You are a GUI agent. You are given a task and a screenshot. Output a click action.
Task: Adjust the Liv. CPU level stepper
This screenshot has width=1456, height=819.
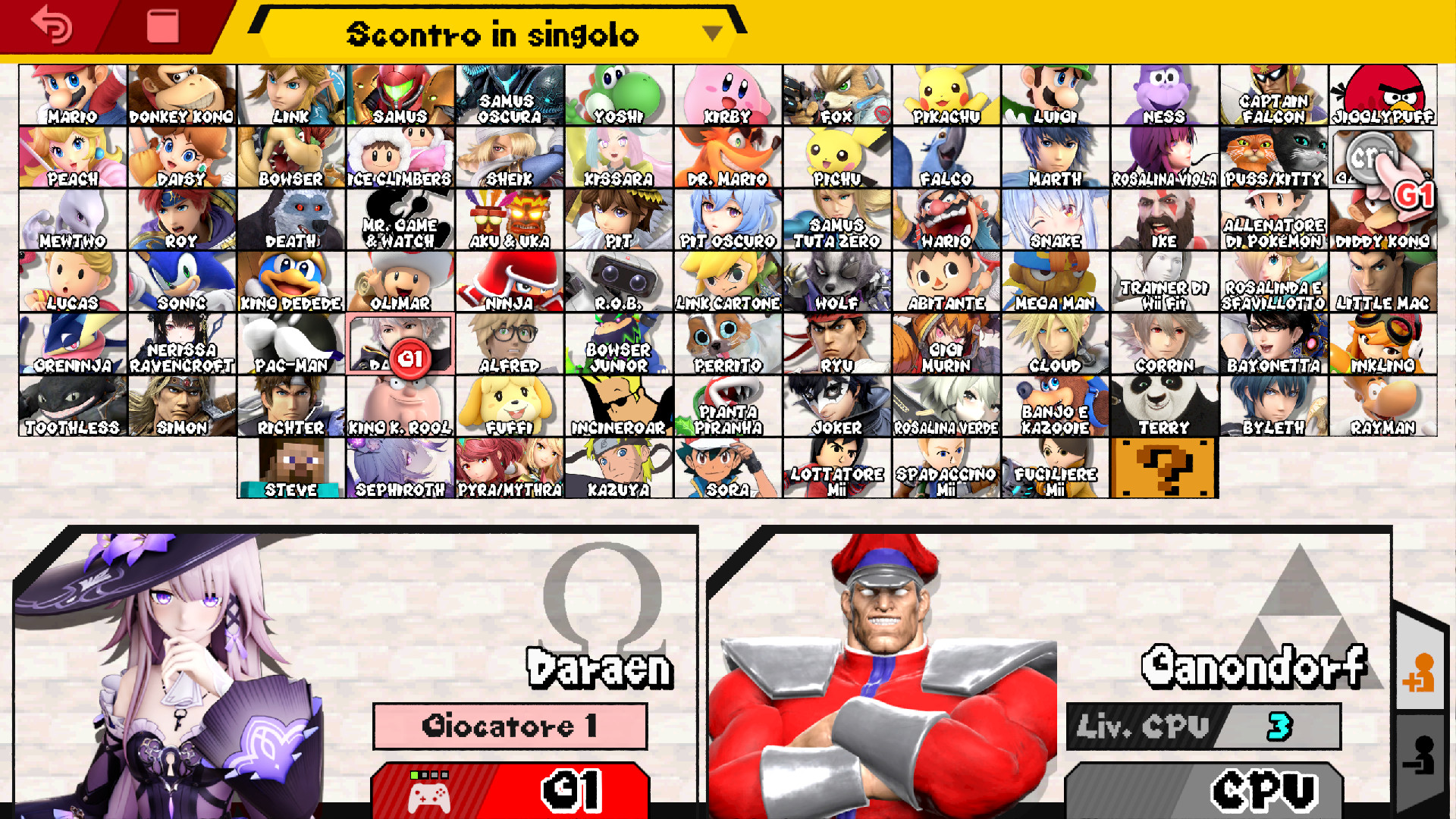1207,725
